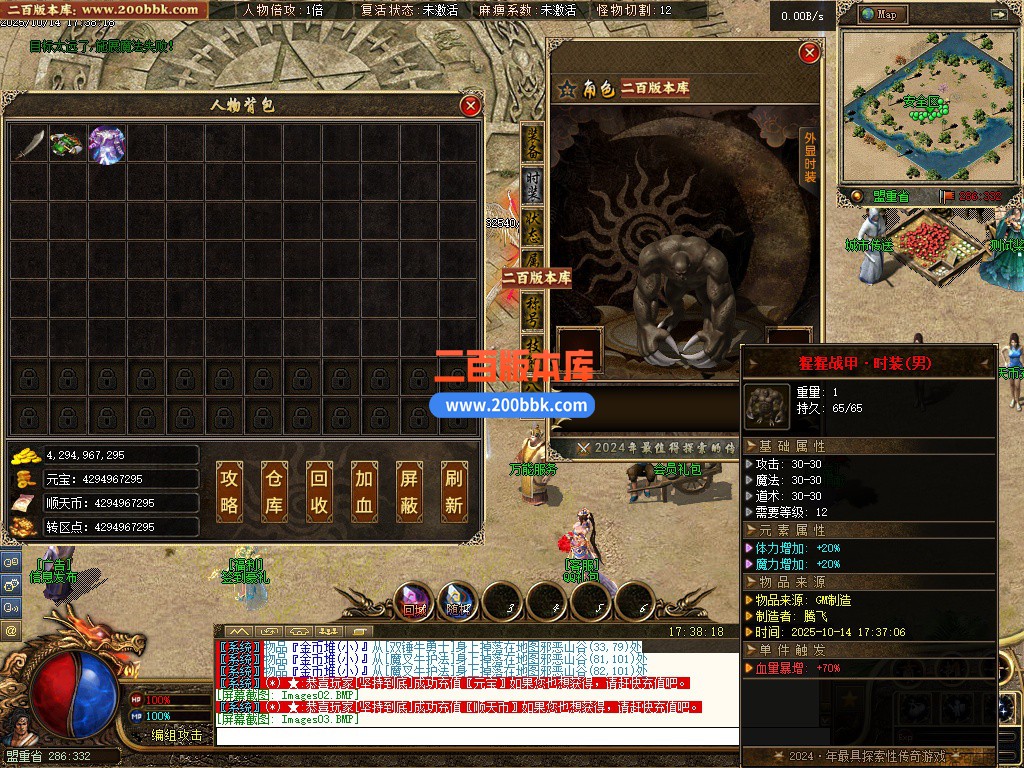Select the green item in the backpack

[x=68, y=144]
